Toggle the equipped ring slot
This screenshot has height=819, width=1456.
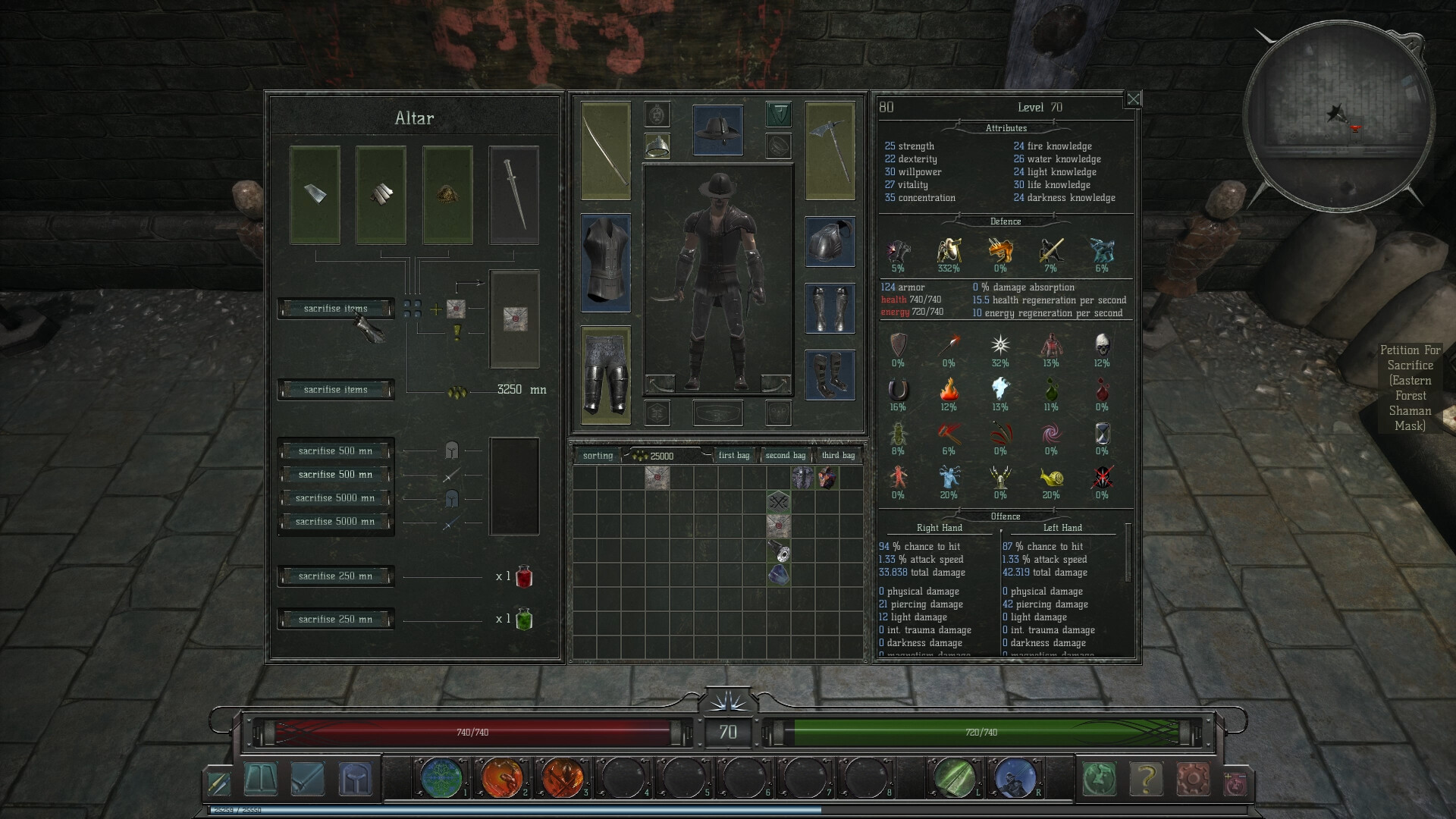click(x=657, y=148)
